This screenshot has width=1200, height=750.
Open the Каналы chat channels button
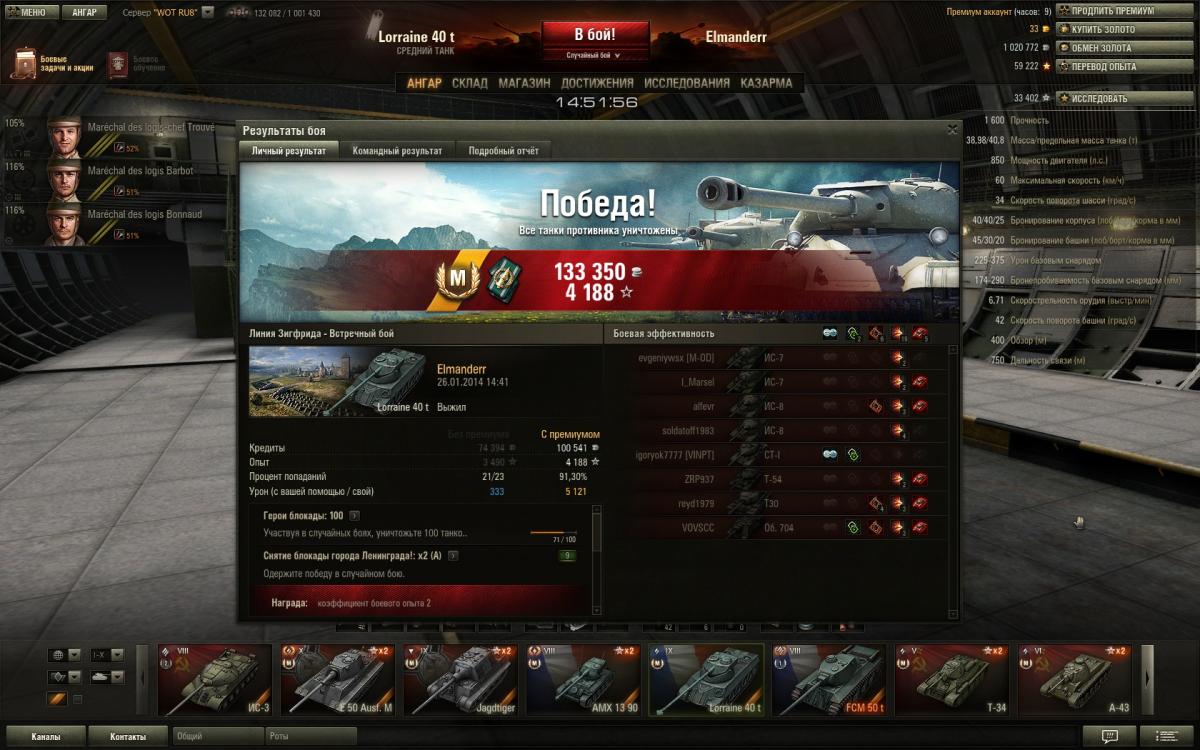point(45,737)
